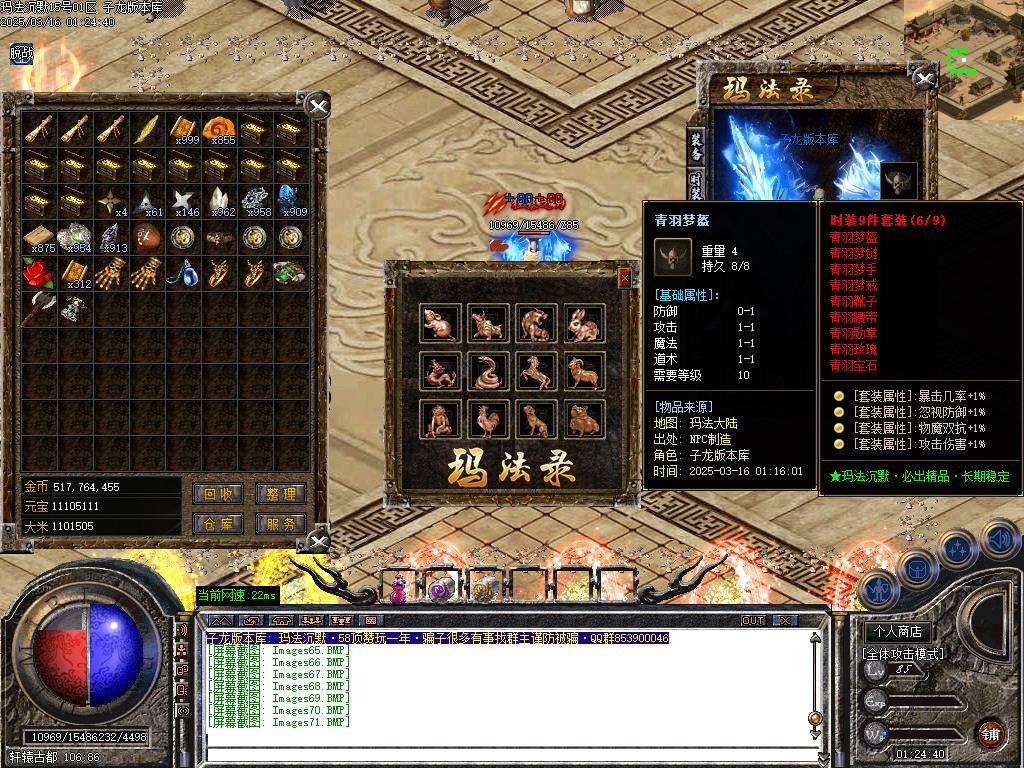Click the 回收 recycle button
The image size is (1024, 768).
(218, 494)
